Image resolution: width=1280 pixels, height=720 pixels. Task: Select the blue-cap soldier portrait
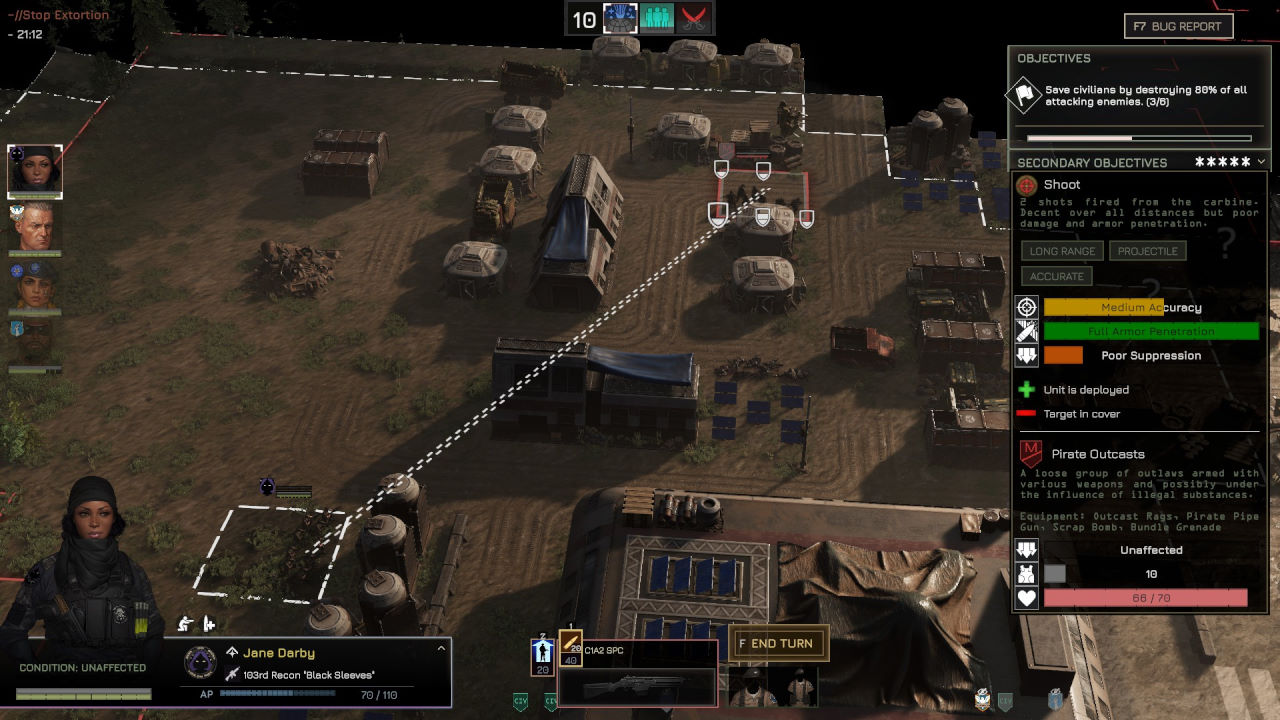click(x=35, y=286)
